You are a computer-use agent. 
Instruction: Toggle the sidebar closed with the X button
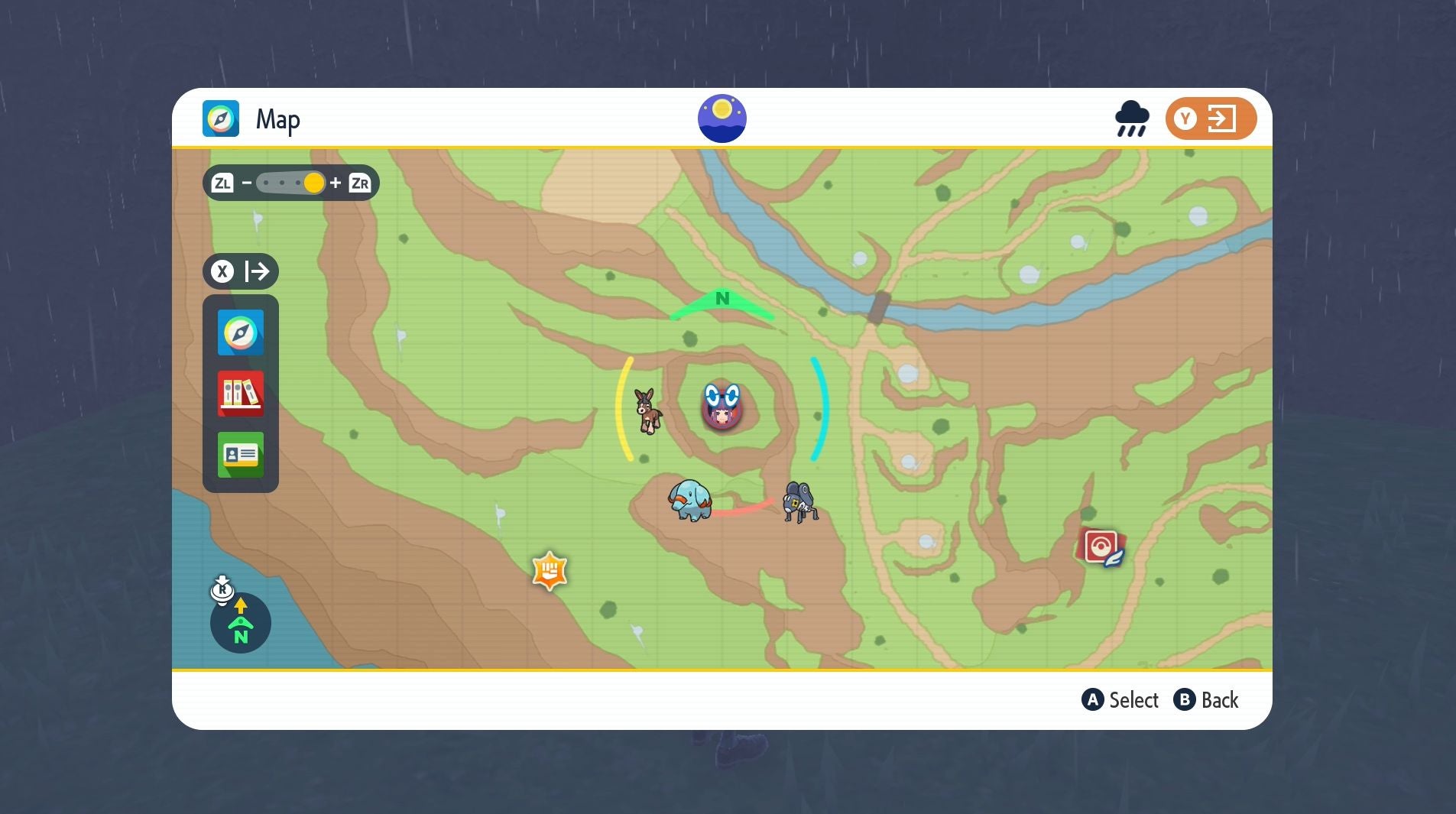(222, 271)
